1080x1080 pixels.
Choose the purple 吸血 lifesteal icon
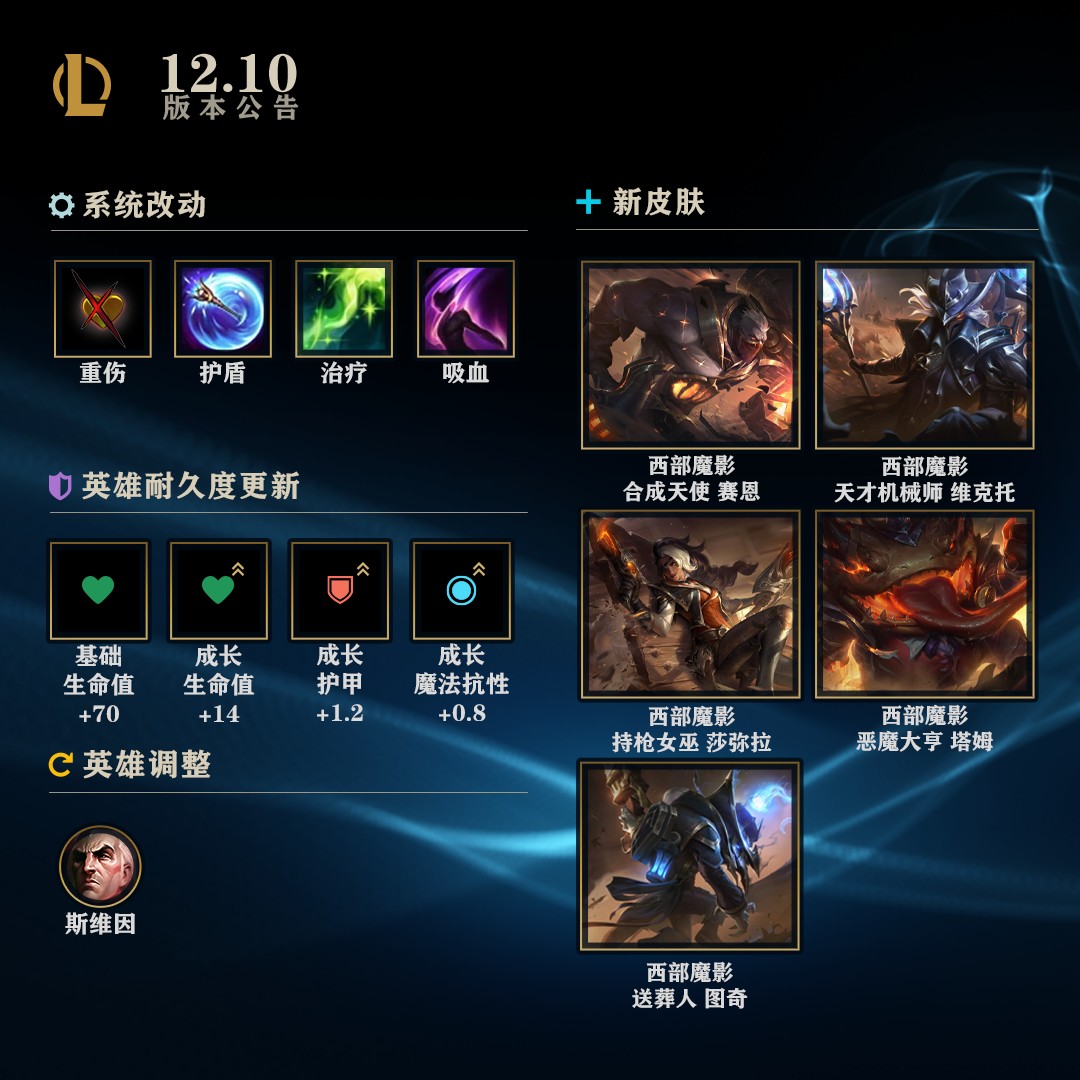465,309
